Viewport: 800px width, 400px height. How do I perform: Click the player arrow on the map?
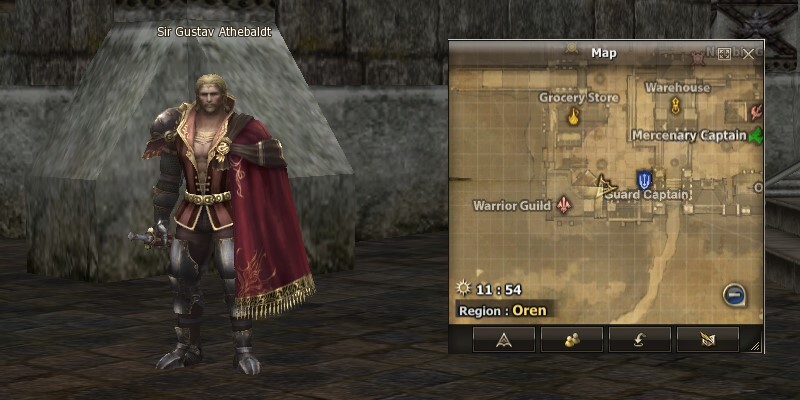pyautogui.click(x=602, y=184)
